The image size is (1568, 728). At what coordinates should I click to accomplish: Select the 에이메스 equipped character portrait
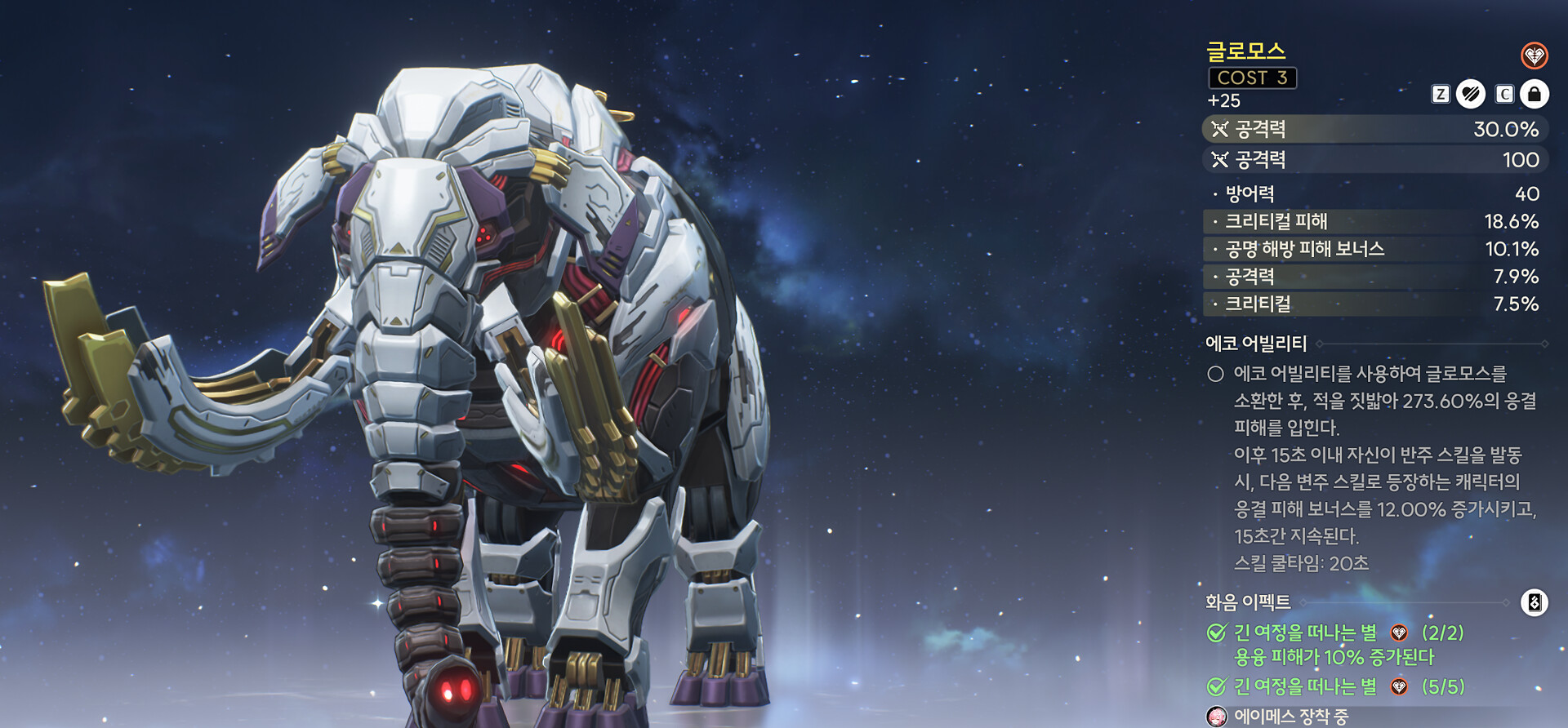point(1217,717)
